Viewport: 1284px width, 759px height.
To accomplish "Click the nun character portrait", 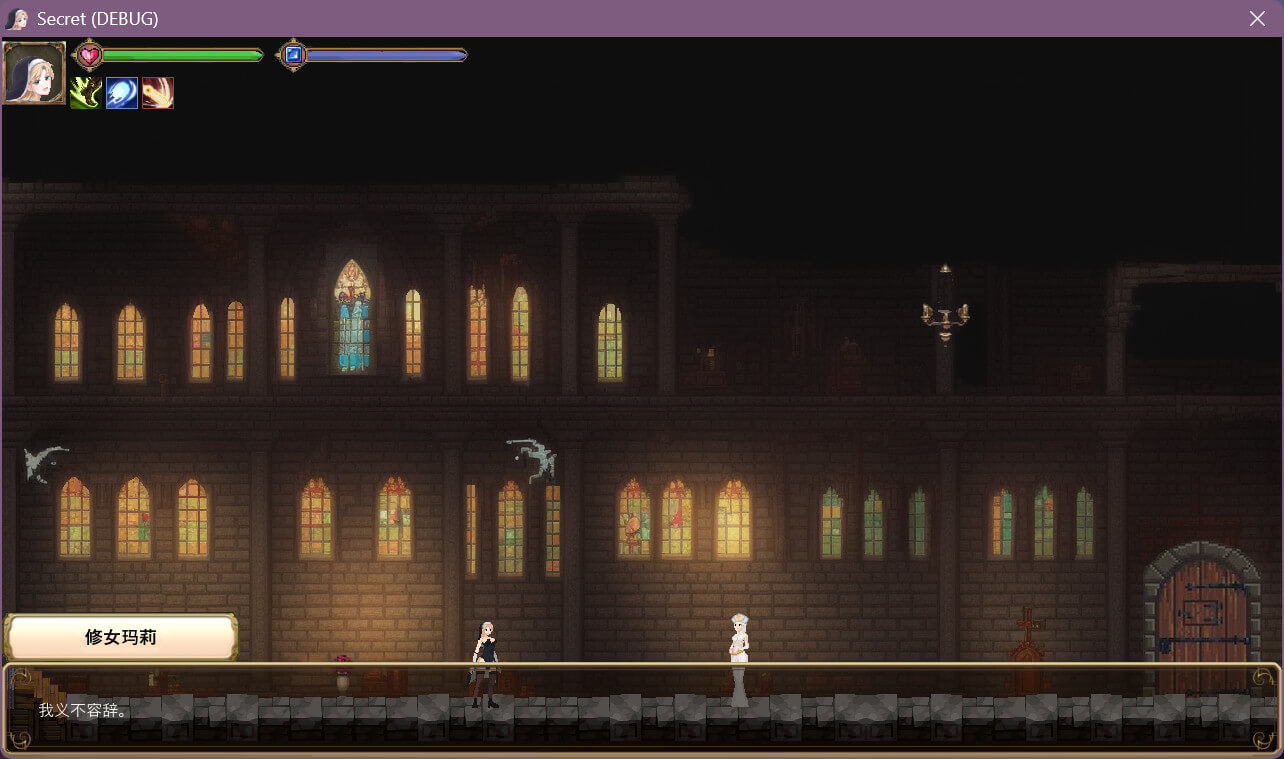I will pyautogui.click(x=35, y=73).
